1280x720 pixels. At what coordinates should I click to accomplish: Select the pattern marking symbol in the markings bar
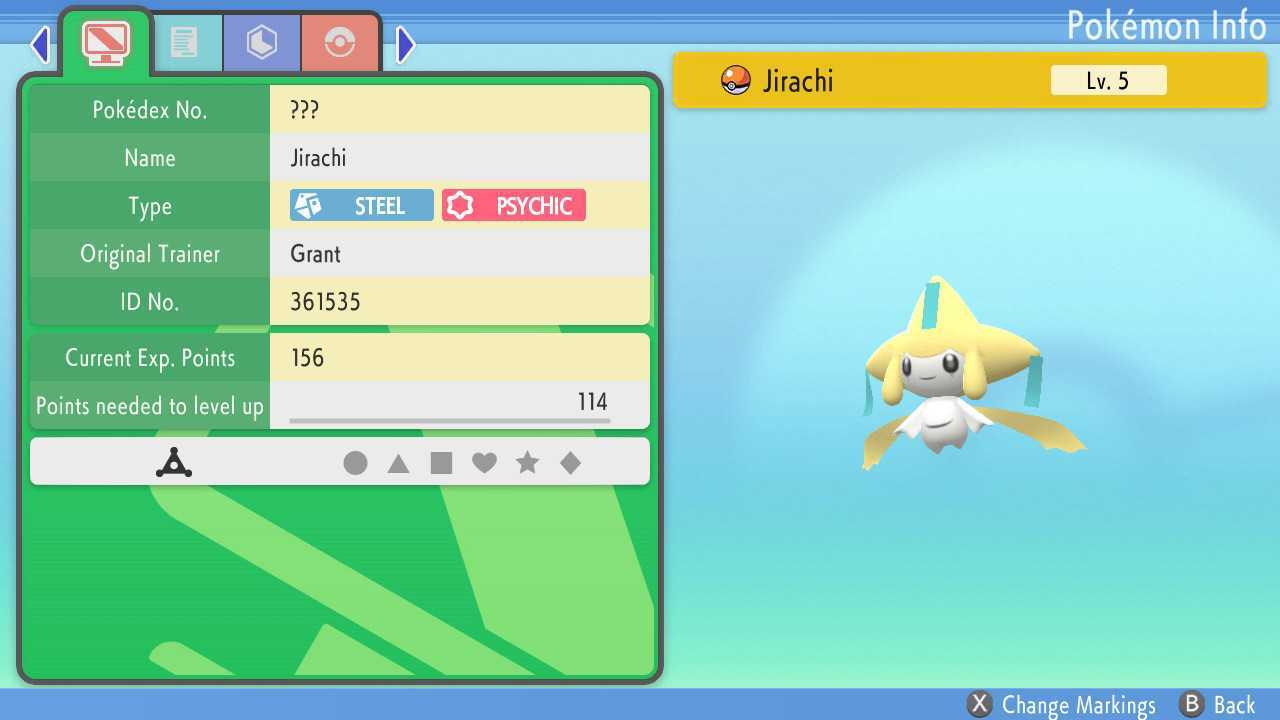click(x=176, y=462)
